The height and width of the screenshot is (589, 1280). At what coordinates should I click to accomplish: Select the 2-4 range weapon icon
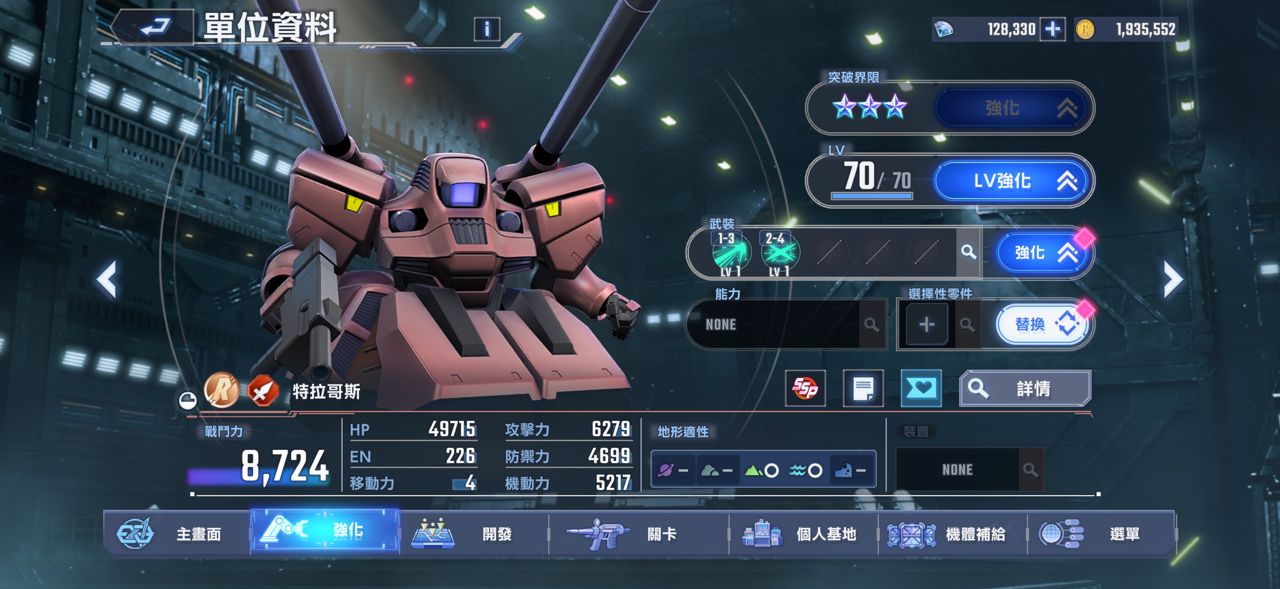pos(778,251)
